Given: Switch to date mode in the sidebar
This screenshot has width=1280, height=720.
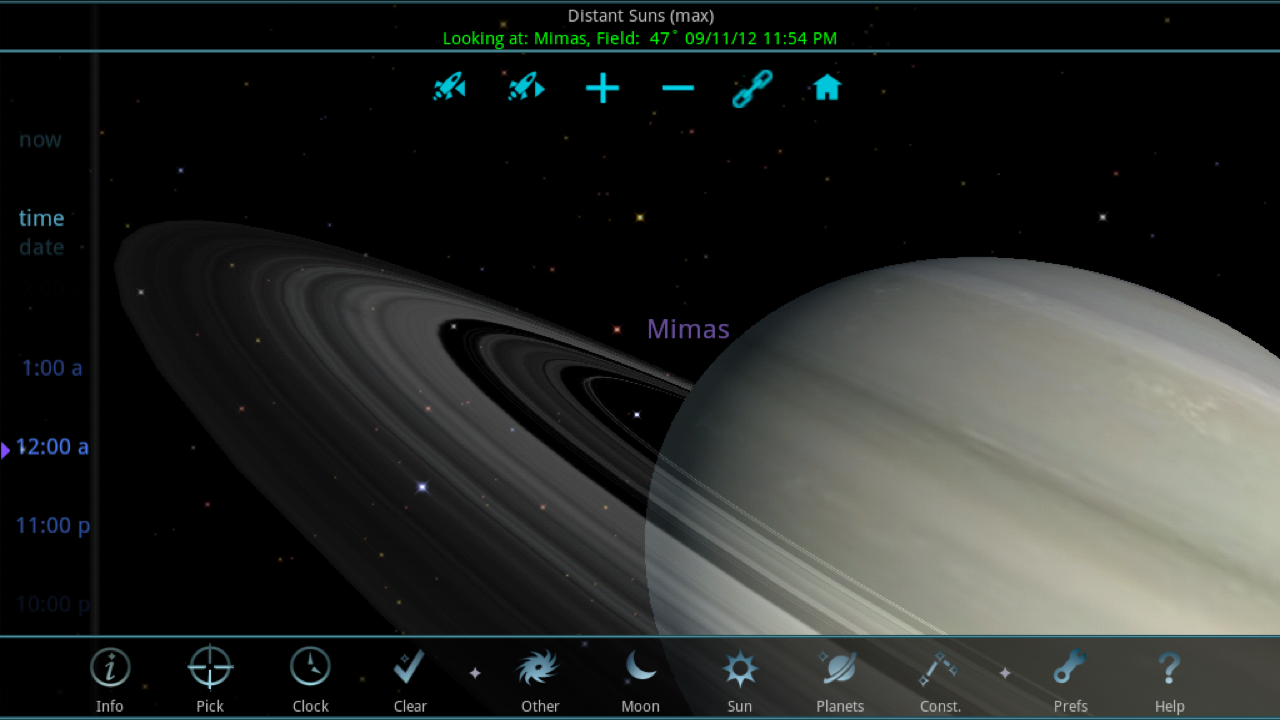Looking at the screenshot, I should [x=40, y=247].
